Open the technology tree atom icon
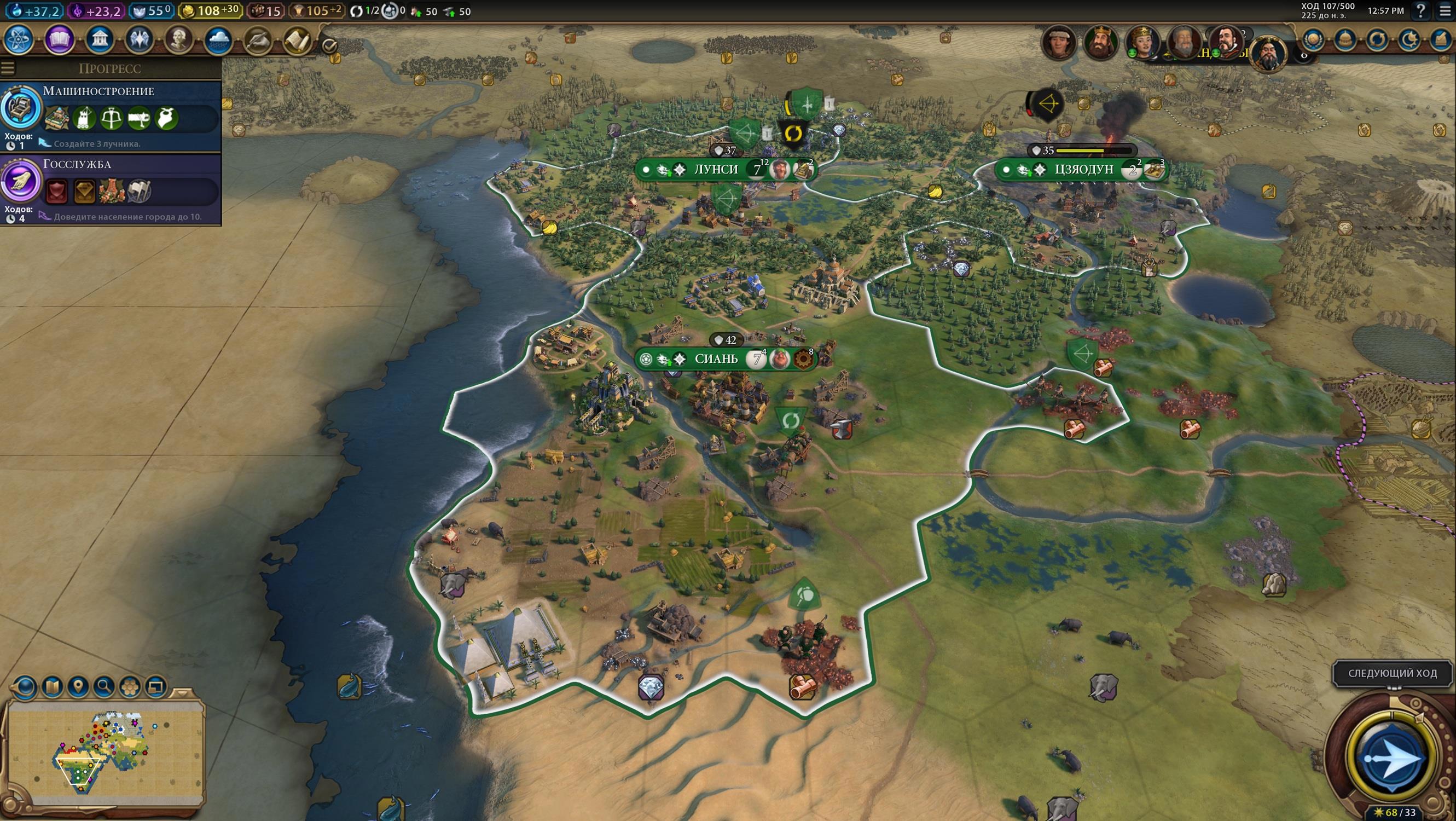The image size is (1456, 821). (x=19, y=40)
